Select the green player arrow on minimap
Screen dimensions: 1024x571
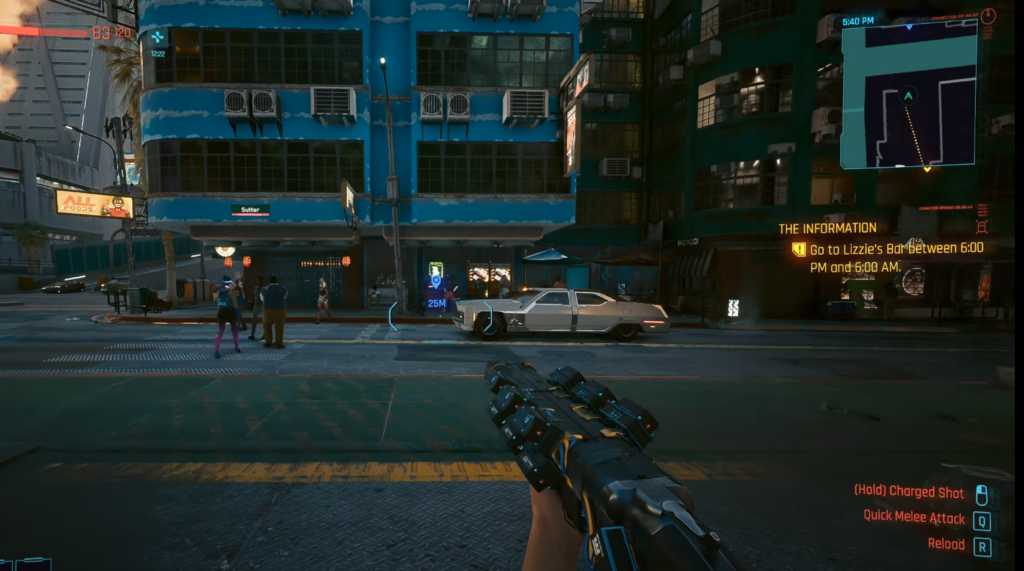click(908, 96)
